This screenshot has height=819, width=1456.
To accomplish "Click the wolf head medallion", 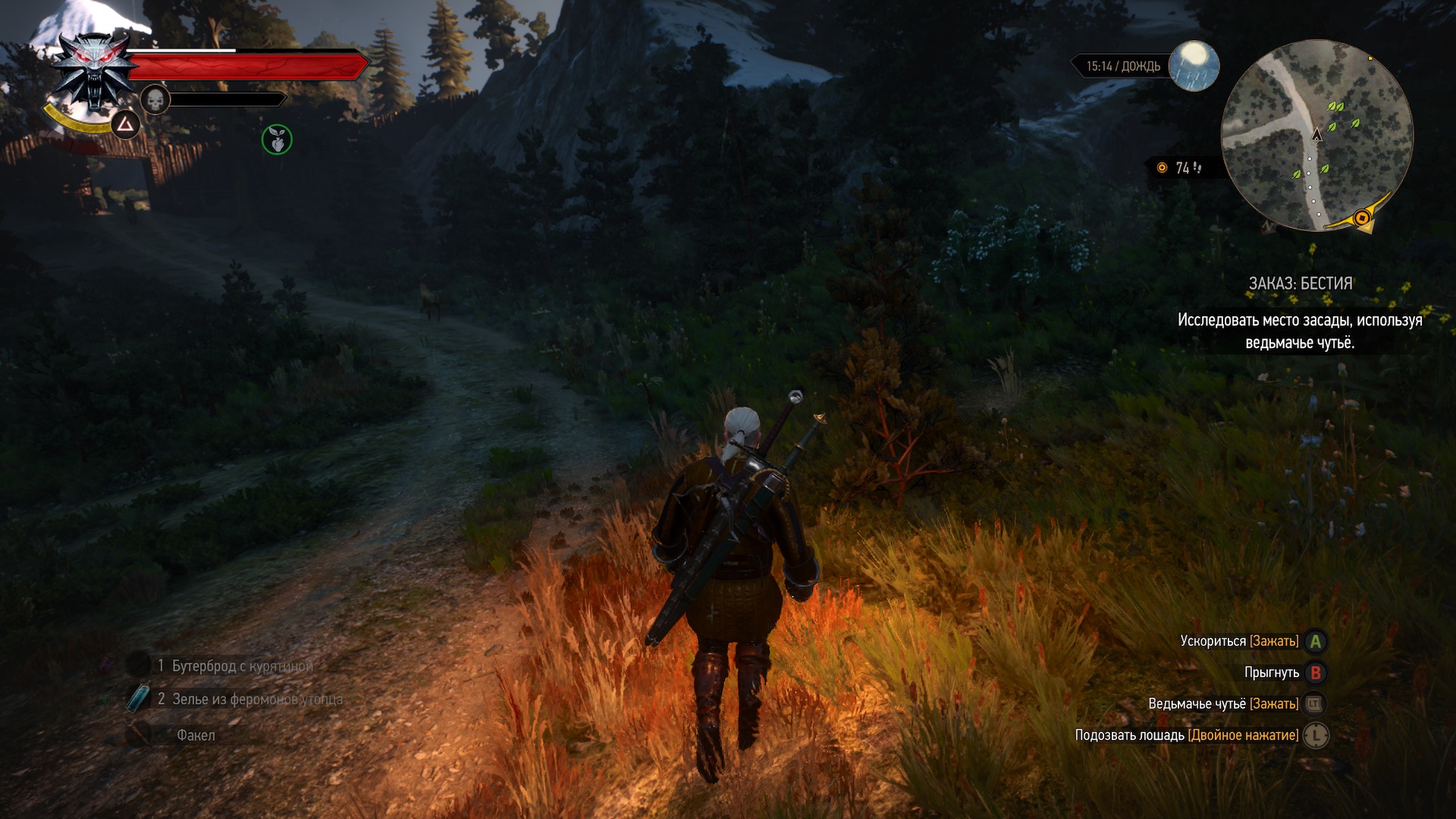I will click(94, 71).
